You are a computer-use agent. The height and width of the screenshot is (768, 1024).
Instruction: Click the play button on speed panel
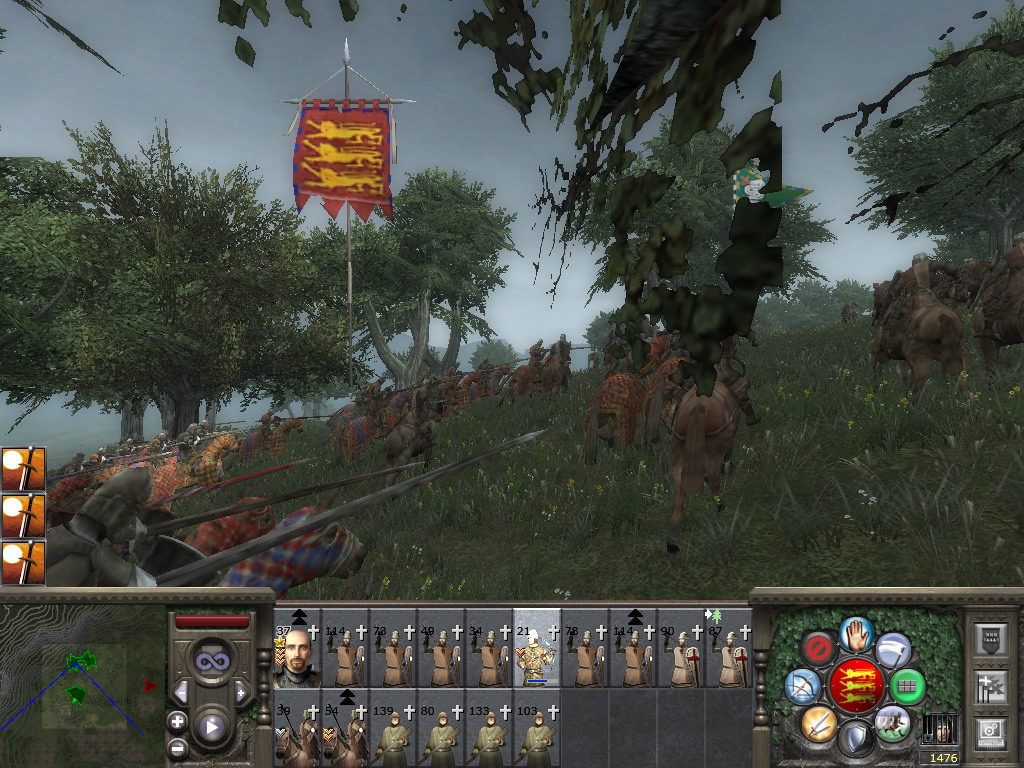point(211,727)
